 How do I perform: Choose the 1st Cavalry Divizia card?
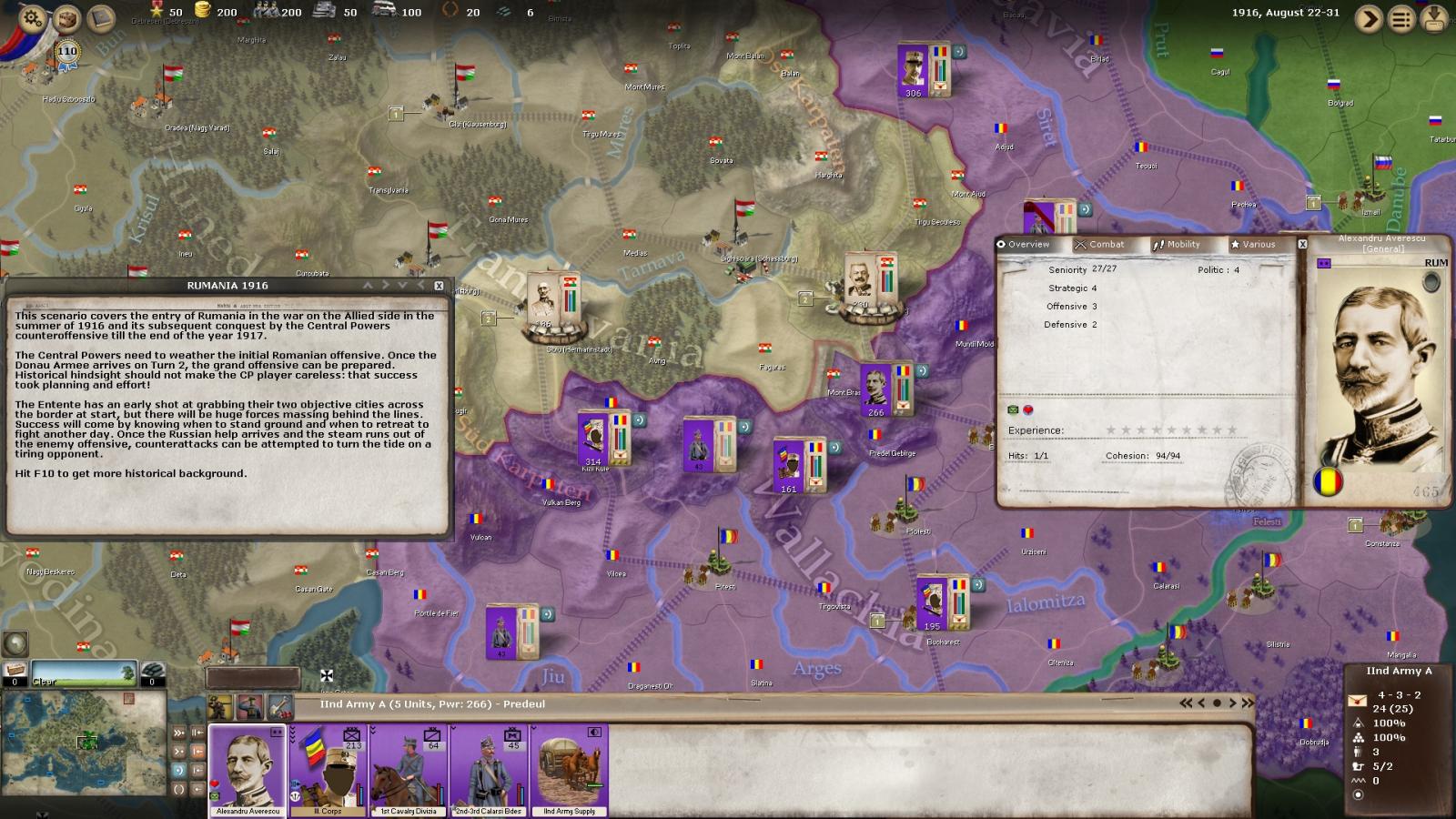click(408, 770)
